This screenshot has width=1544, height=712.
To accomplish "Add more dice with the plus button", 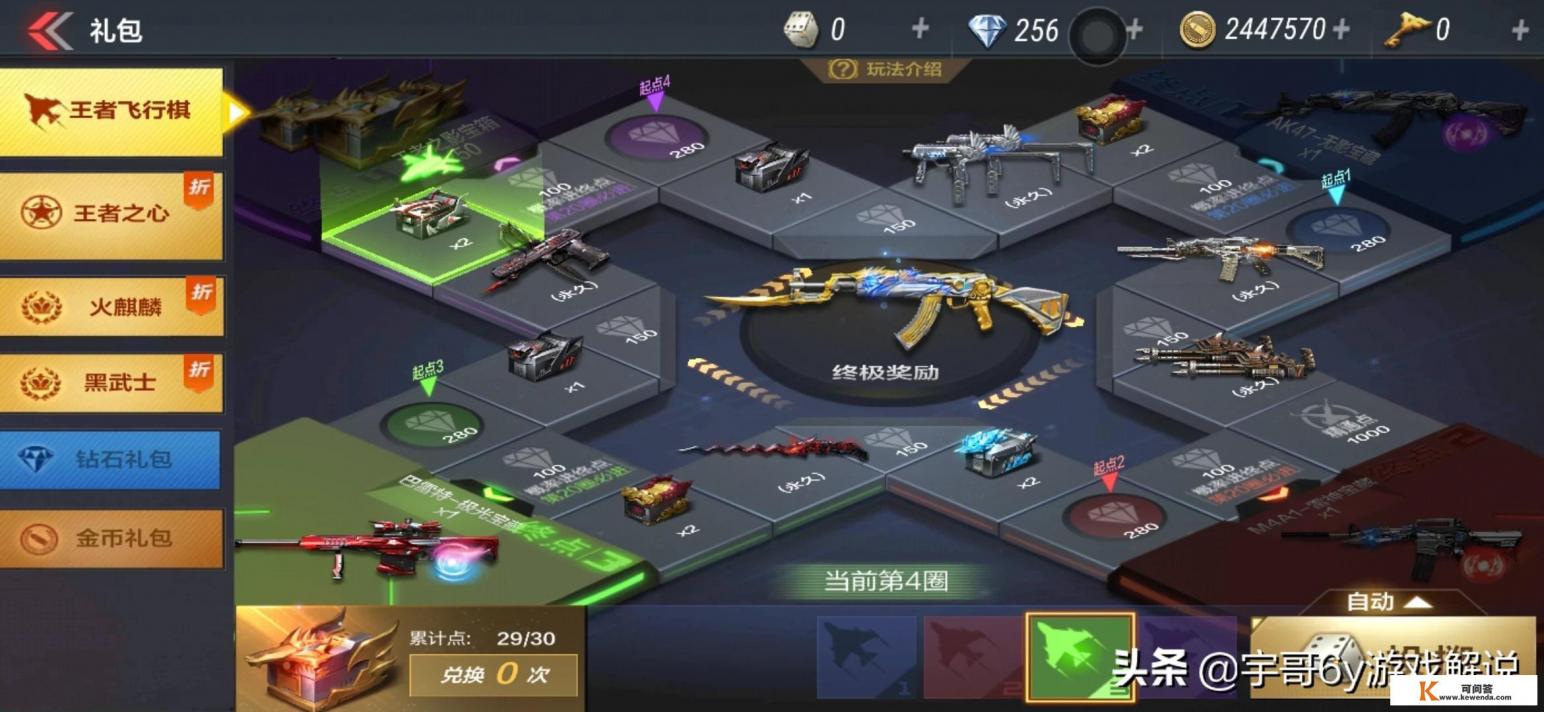I will coord(919,30).
